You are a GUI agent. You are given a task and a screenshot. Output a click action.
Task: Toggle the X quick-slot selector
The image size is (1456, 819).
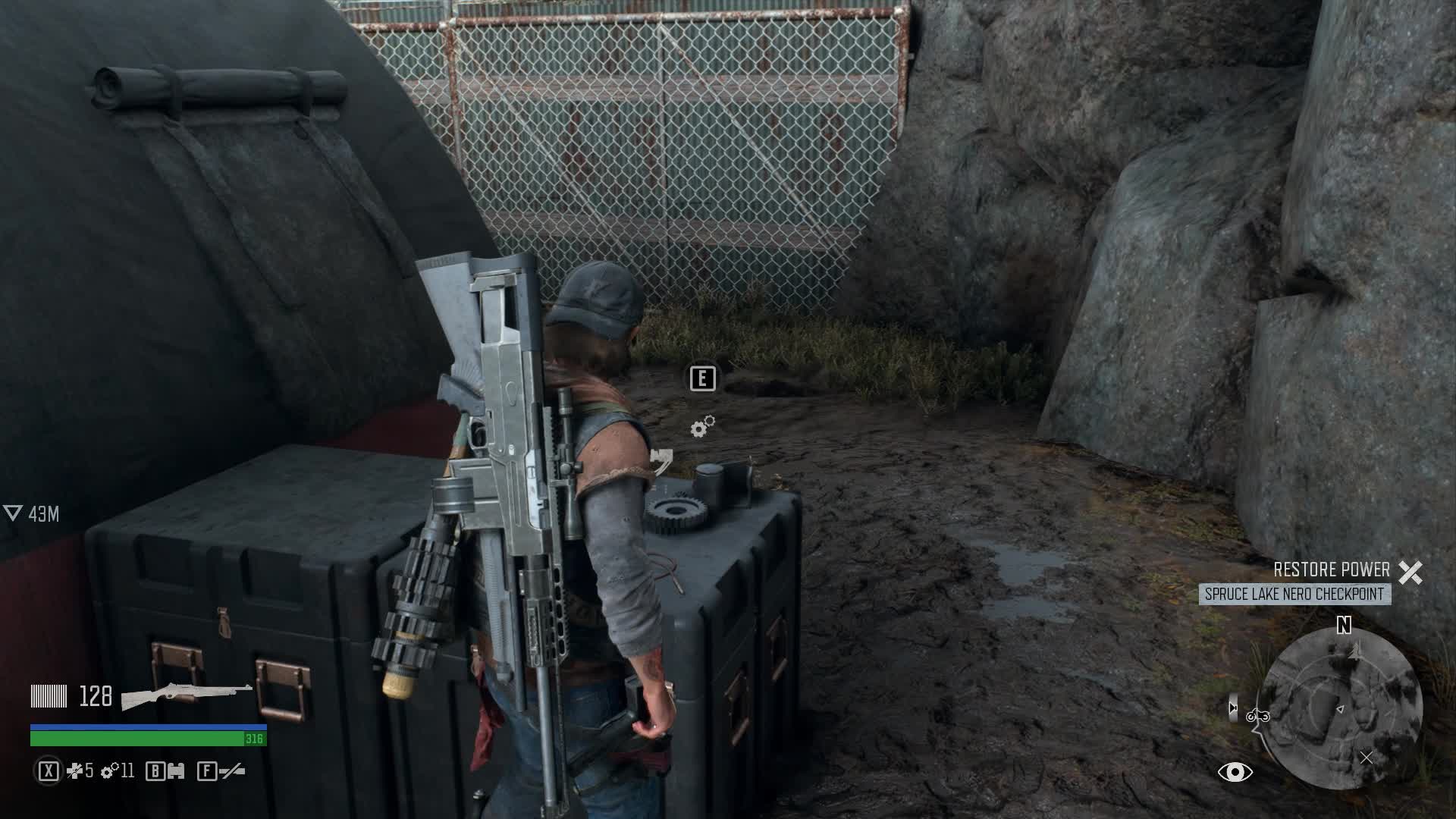(x=47, y=770)
